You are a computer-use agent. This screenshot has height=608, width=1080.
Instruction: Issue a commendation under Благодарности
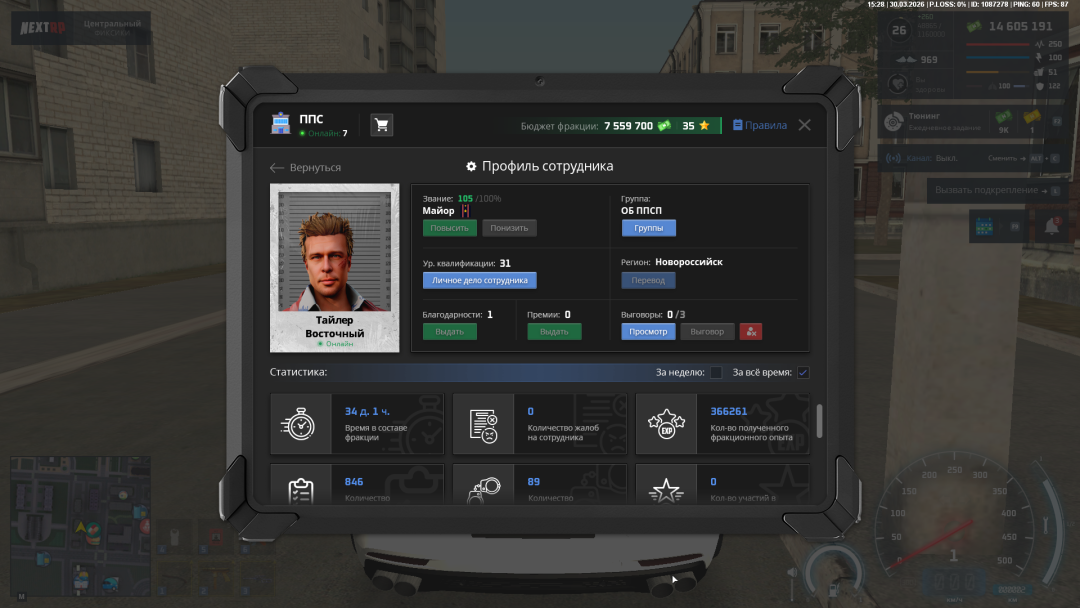click(x=449, y=331)
